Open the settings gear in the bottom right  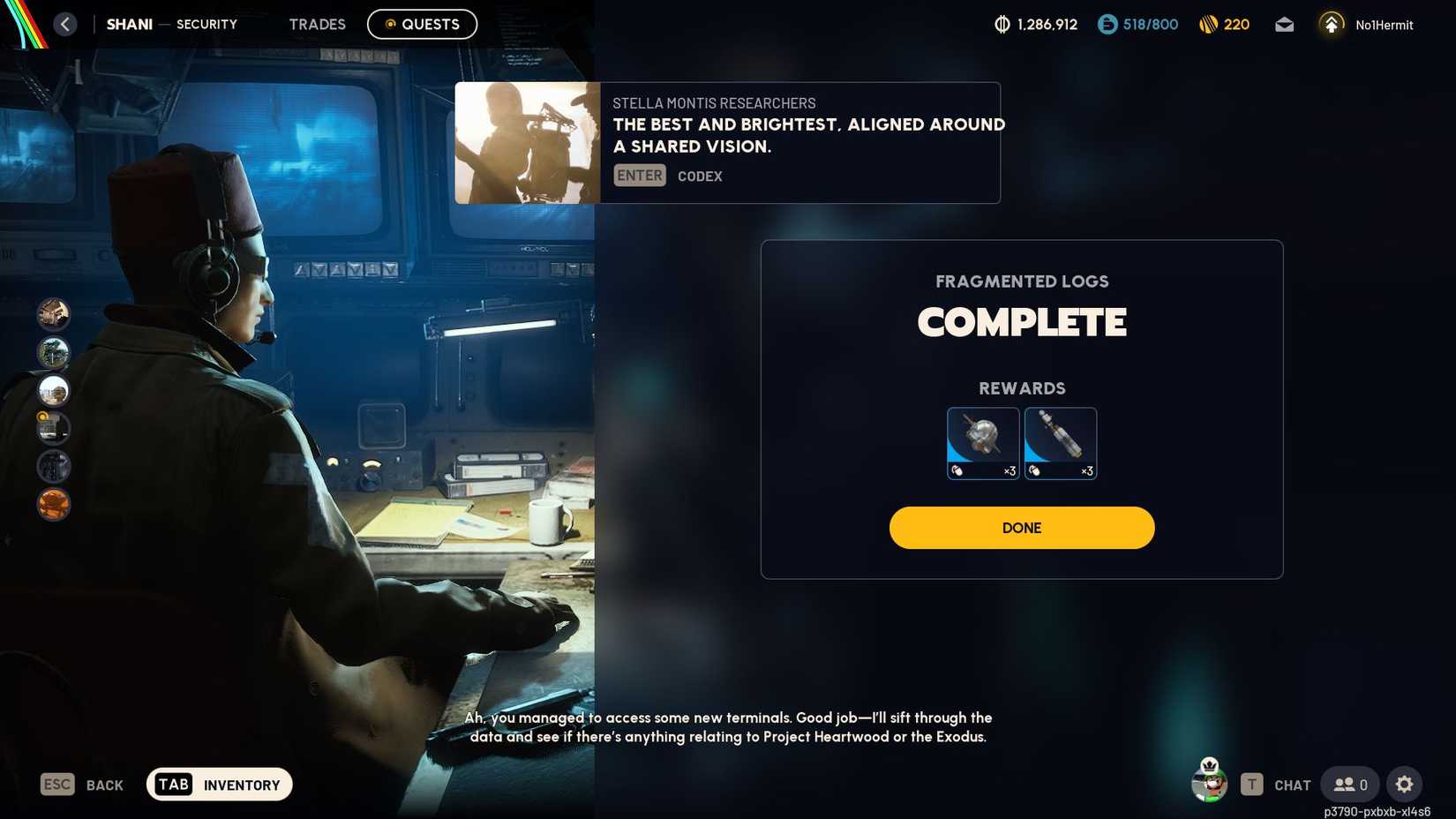1405,784
